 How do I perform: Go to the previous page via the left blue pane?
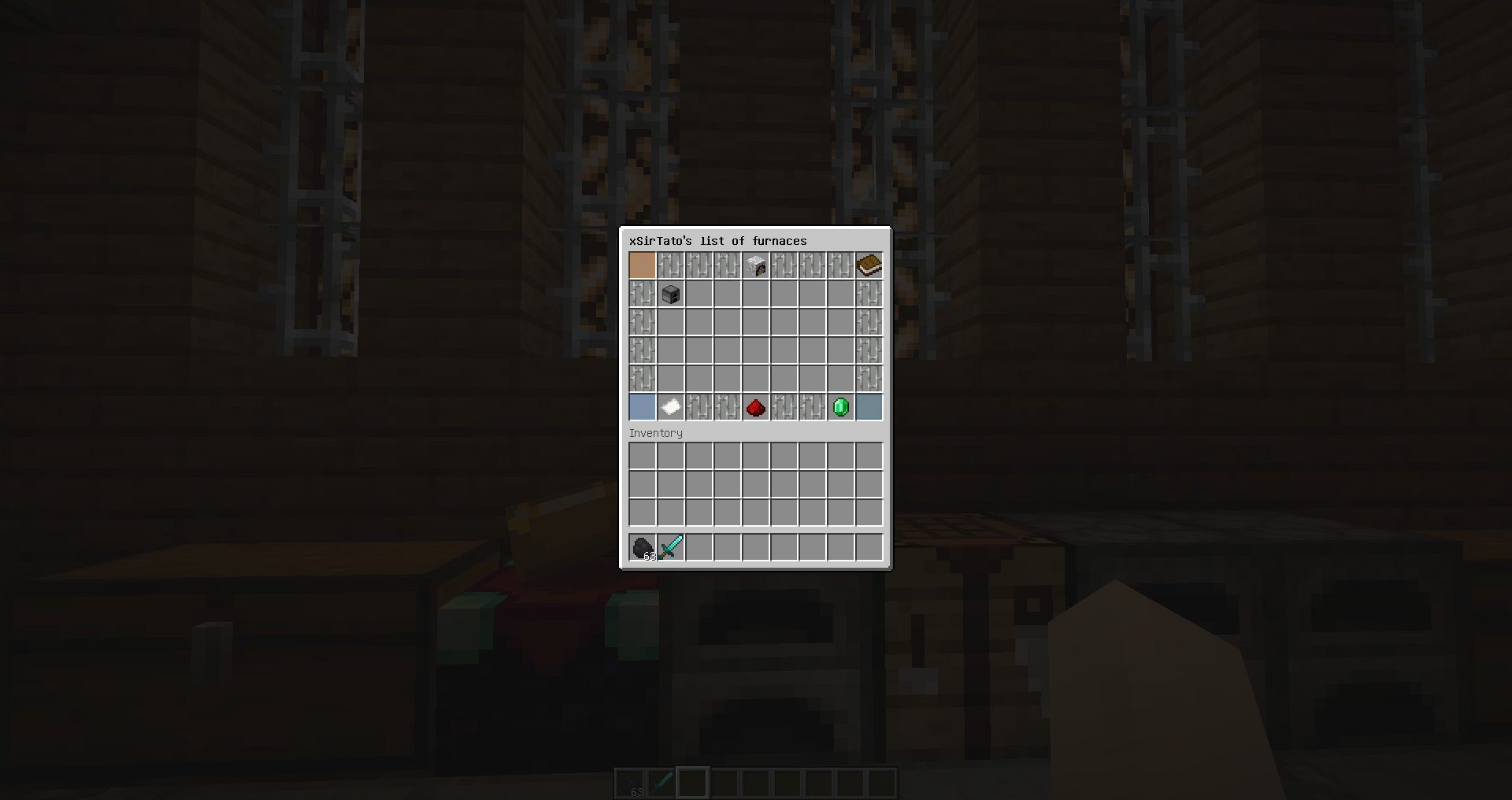tap(642, 407)
